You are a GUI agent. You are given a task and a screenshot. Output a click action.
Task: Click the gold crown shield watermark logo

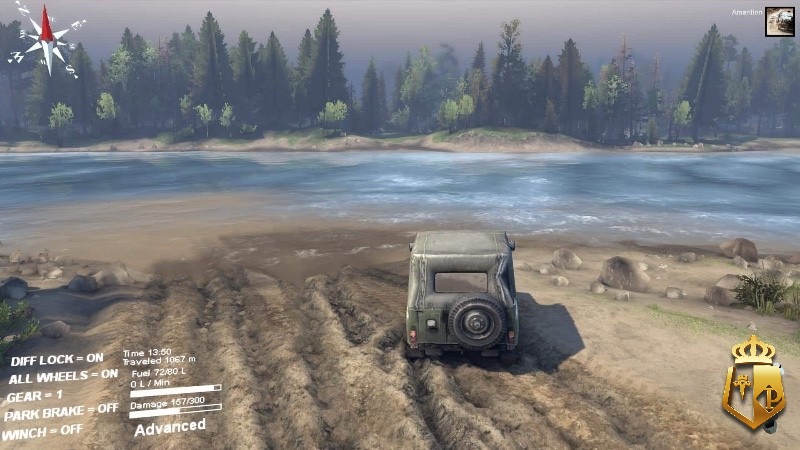click(x=754, y=383)
